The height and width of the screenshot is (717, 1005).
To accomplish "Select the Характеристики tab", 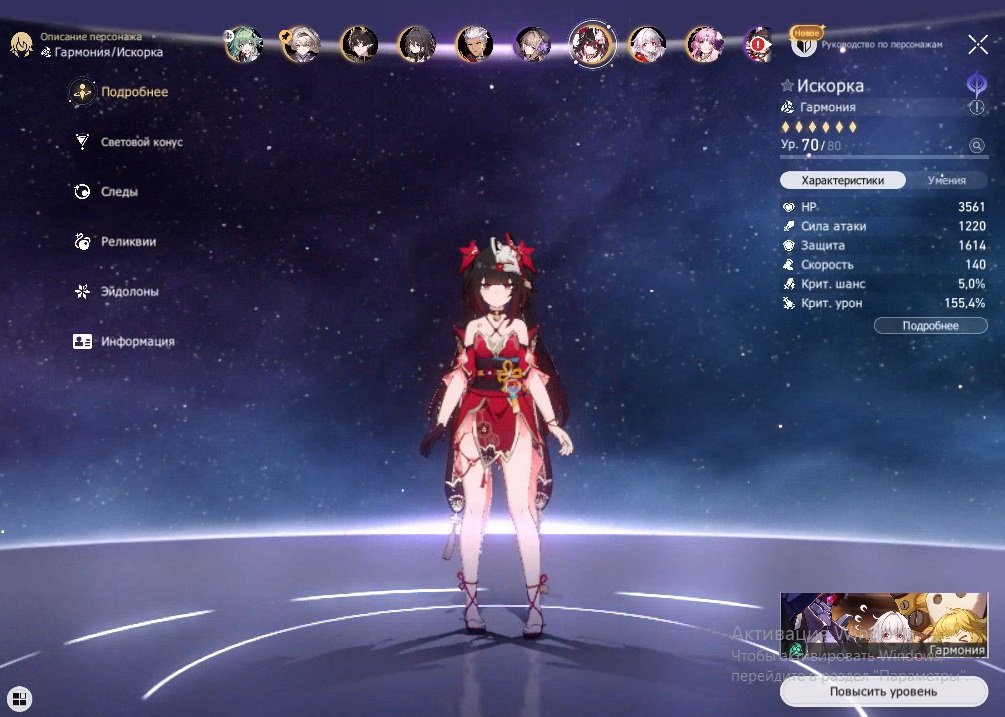I will [x=843, y=181].
